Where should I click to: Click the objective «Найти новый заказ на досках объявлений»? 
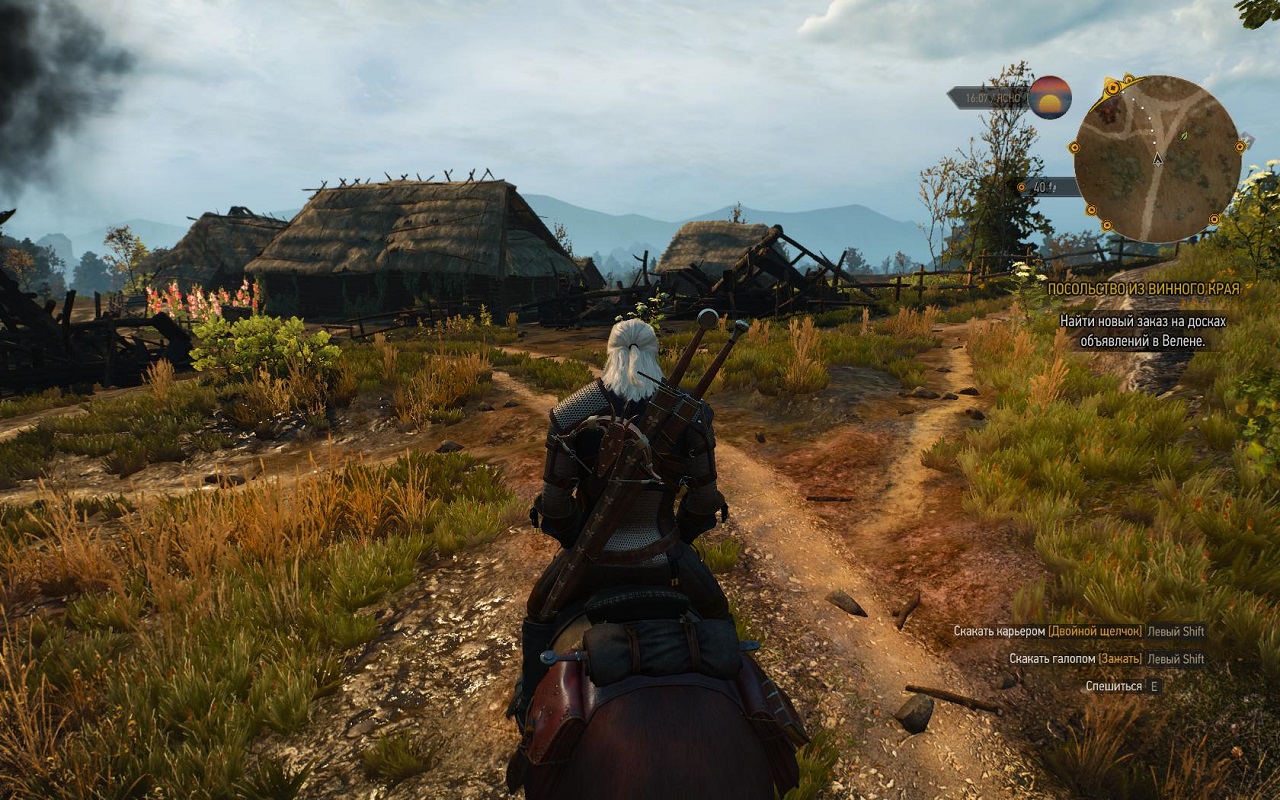[x=1142, y=331]
